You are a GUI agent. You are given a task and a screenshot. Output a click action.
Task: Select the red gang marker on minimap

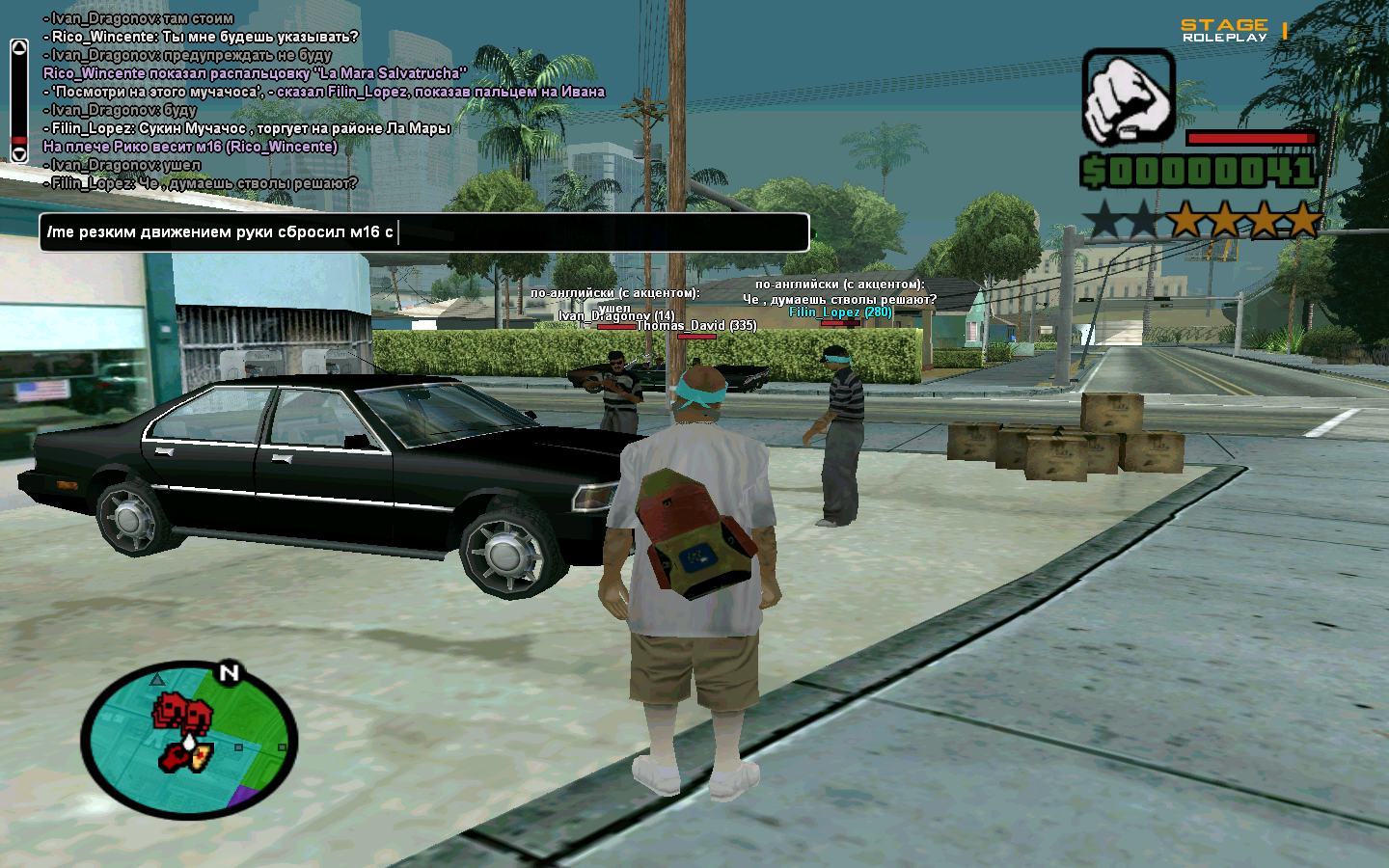point(180,714)
